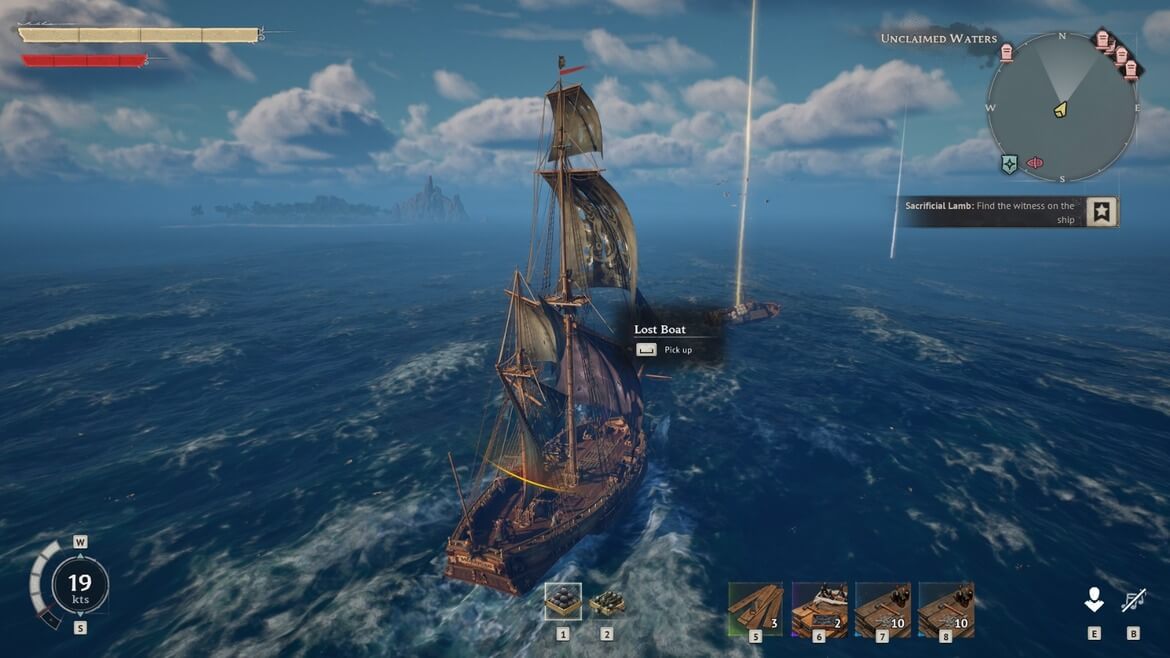1170x658 pixels.
Task: Click the star bookmark quest icon
Action: (x=1101, y=212)
